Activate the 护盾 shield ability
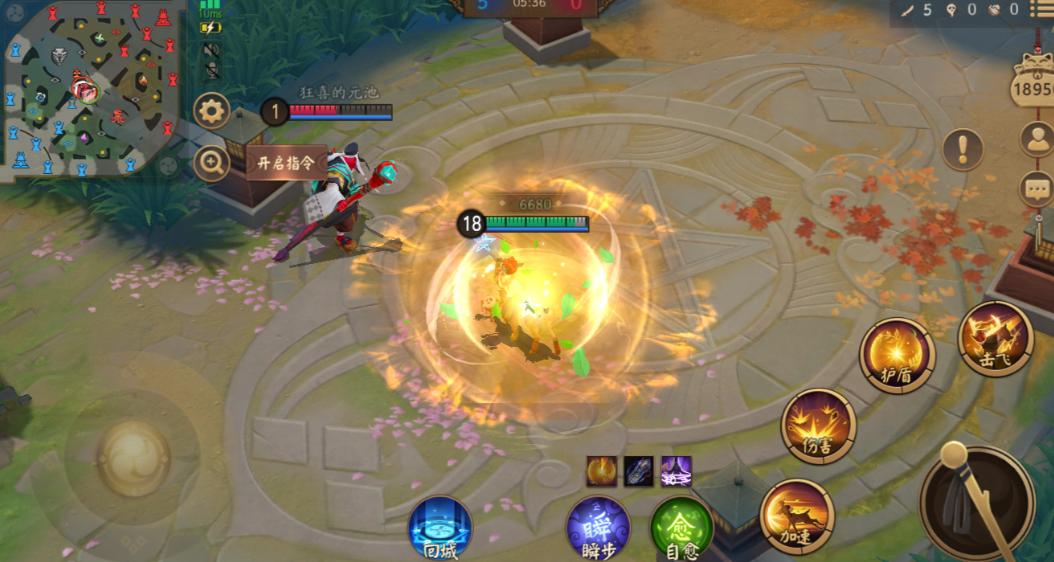The width and height of the screenshot is (1054, 562). click(897, 355)
